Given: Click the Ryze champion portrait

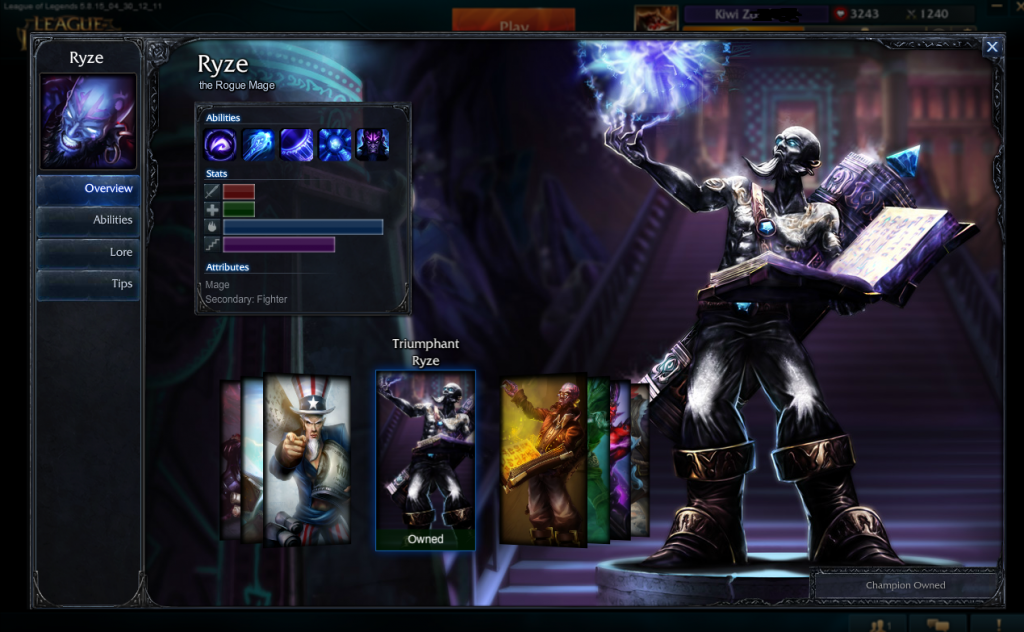Looking at the screenshot, I should pos(86,122).
